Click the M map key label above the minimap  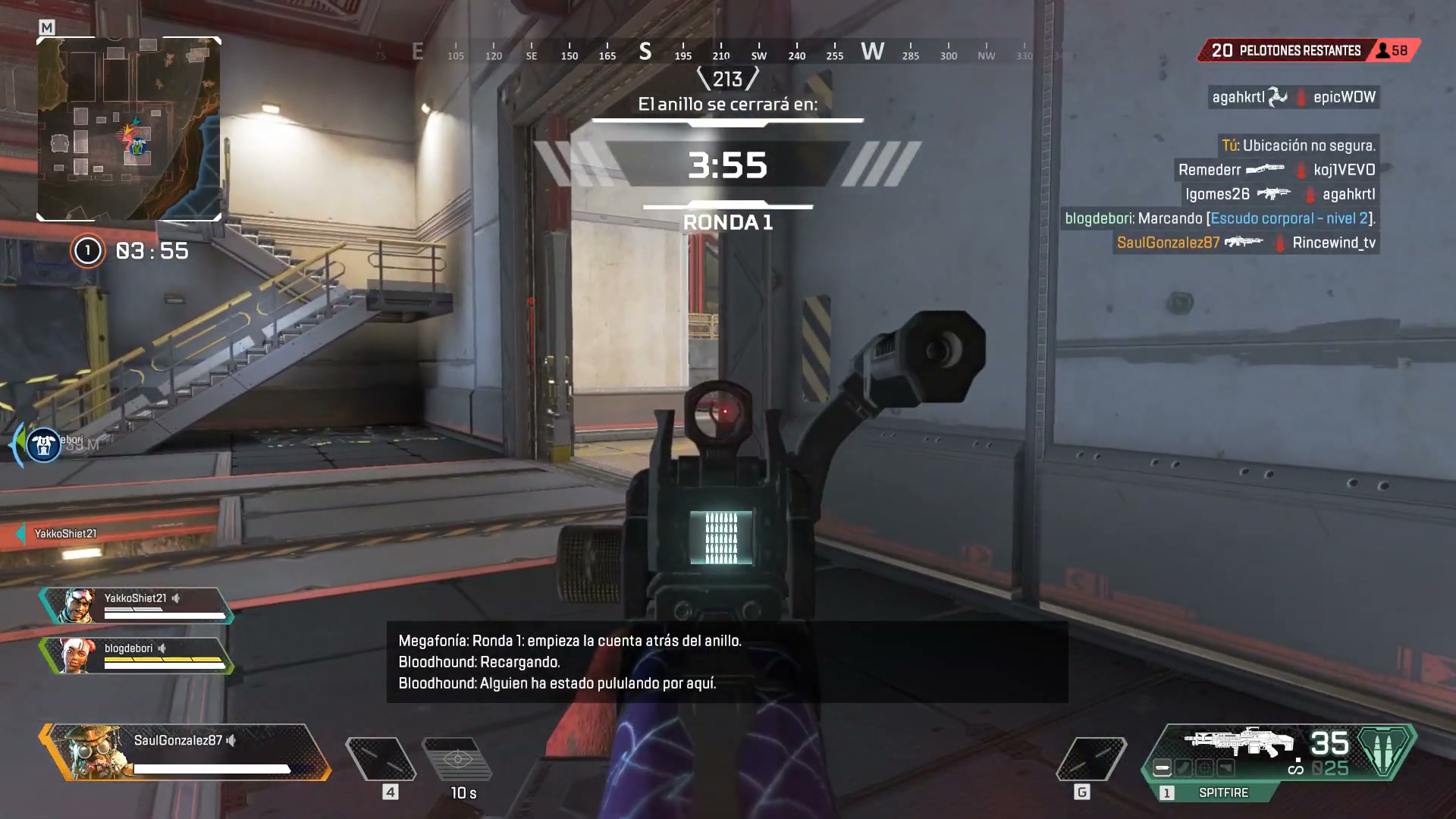click(x=45, y=25)
